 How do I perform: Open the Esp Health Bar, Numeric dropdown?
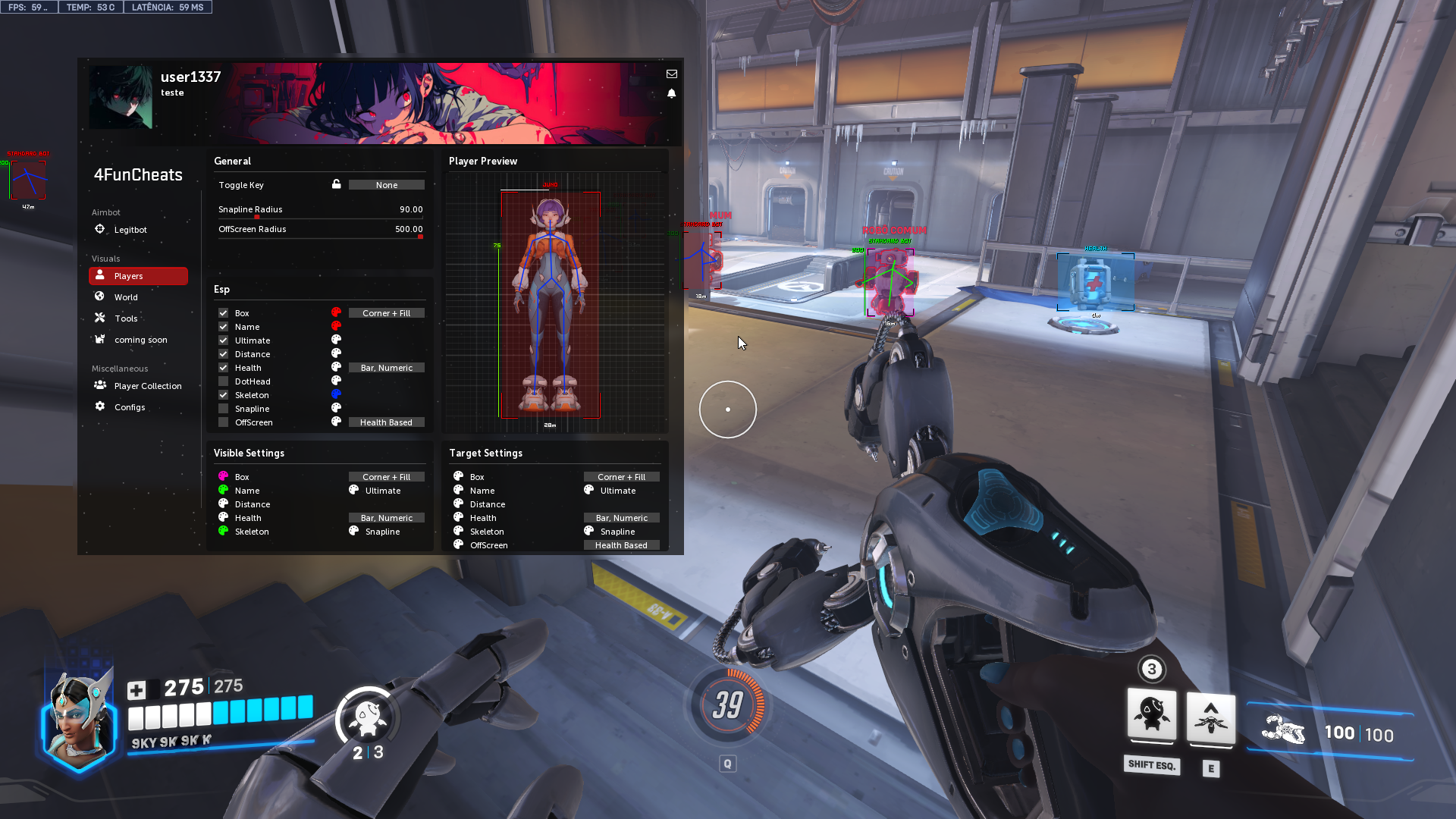386,368
